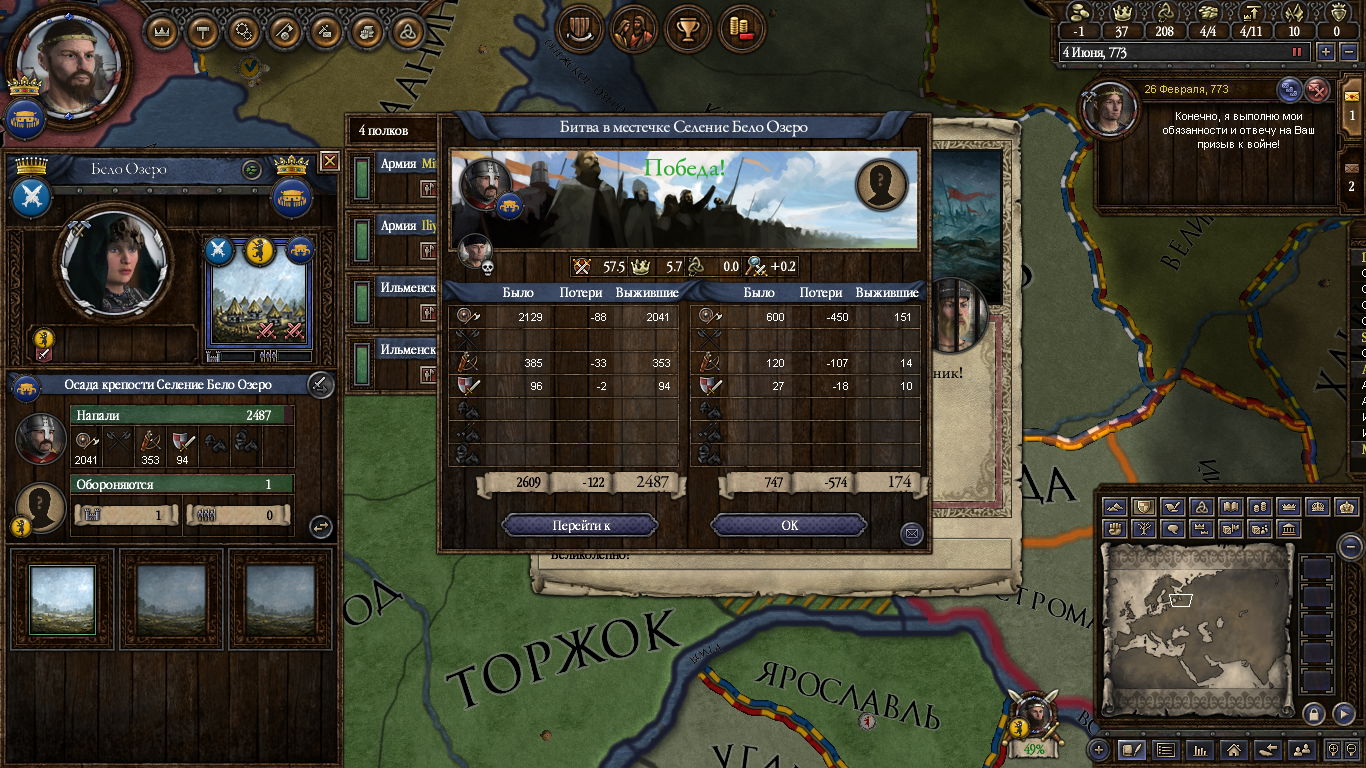Confirm the battle result with OK
Image resolution: width=1366 pixels, height=768 pixels.
(x=789, y=525)
